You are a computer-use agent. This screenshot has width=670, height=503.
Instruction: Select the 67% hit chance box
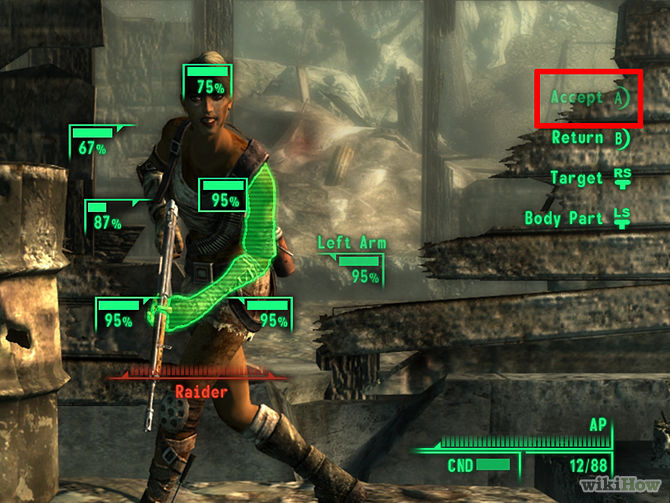94,142
